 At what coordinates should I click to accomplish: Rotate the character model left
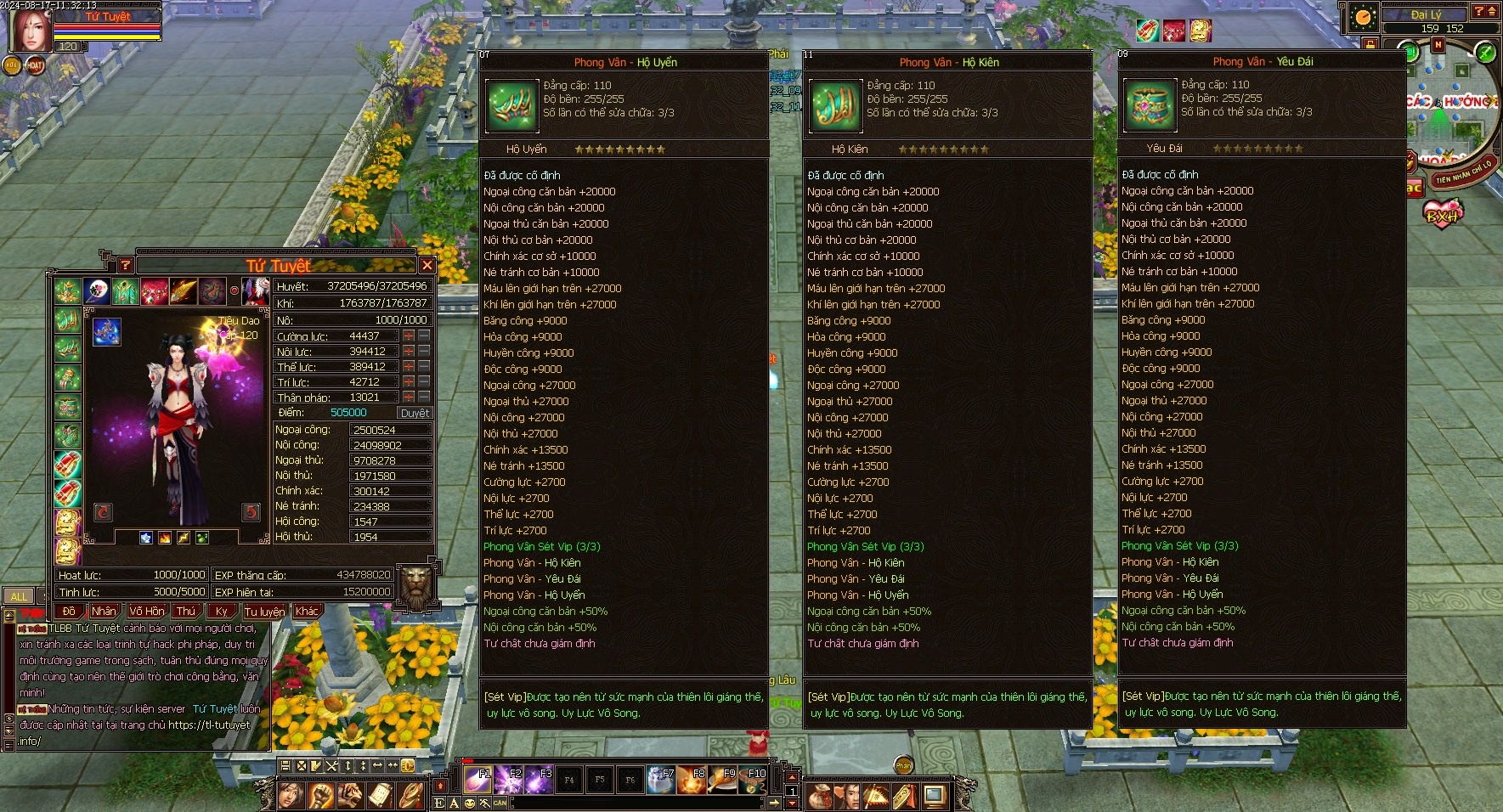tap(103, 511)
